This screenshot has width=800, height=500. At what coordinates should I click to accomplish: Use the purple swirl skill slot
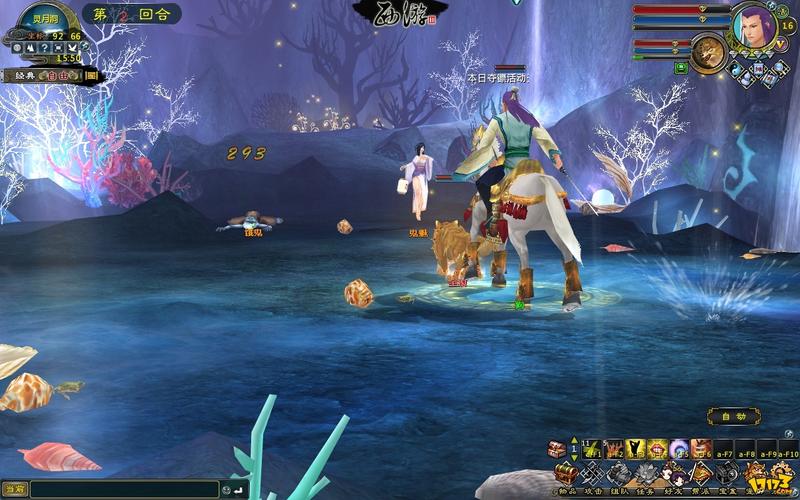coord(678,449)
